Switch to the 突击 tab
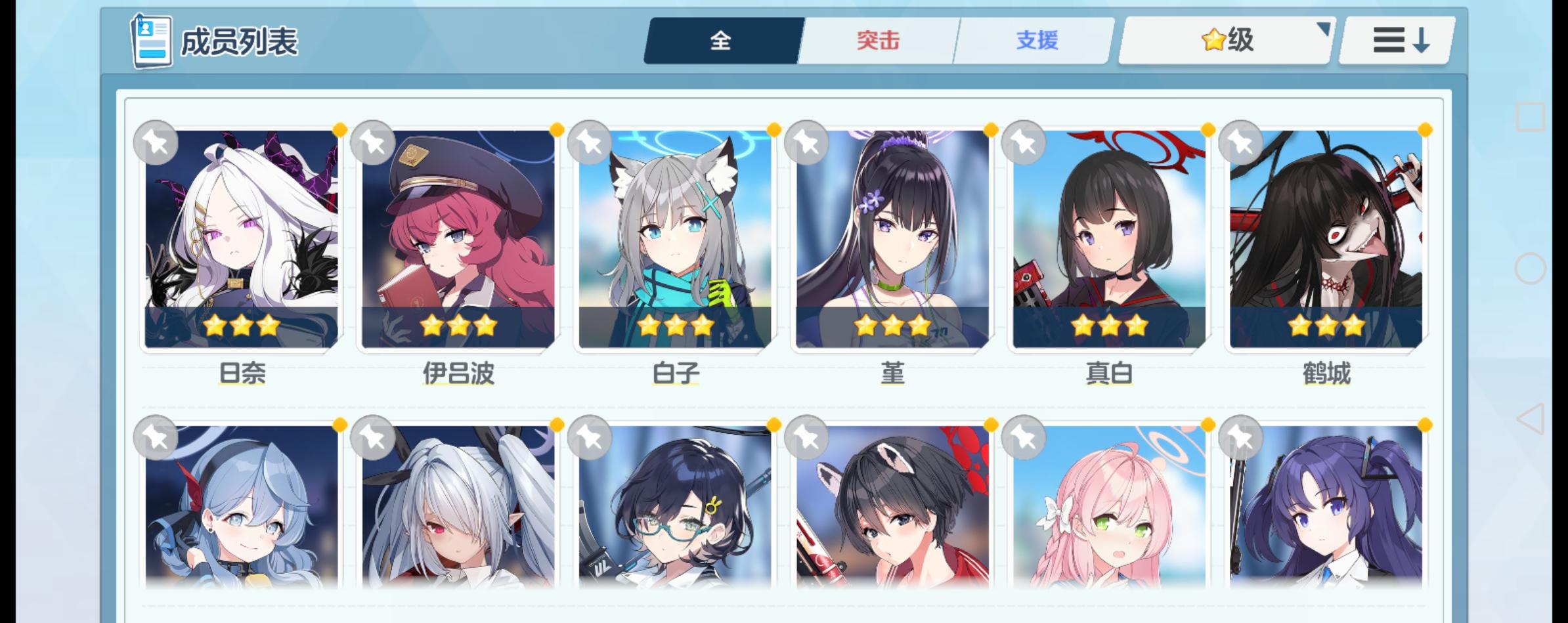1568x623 pixels. coord(877,40)
